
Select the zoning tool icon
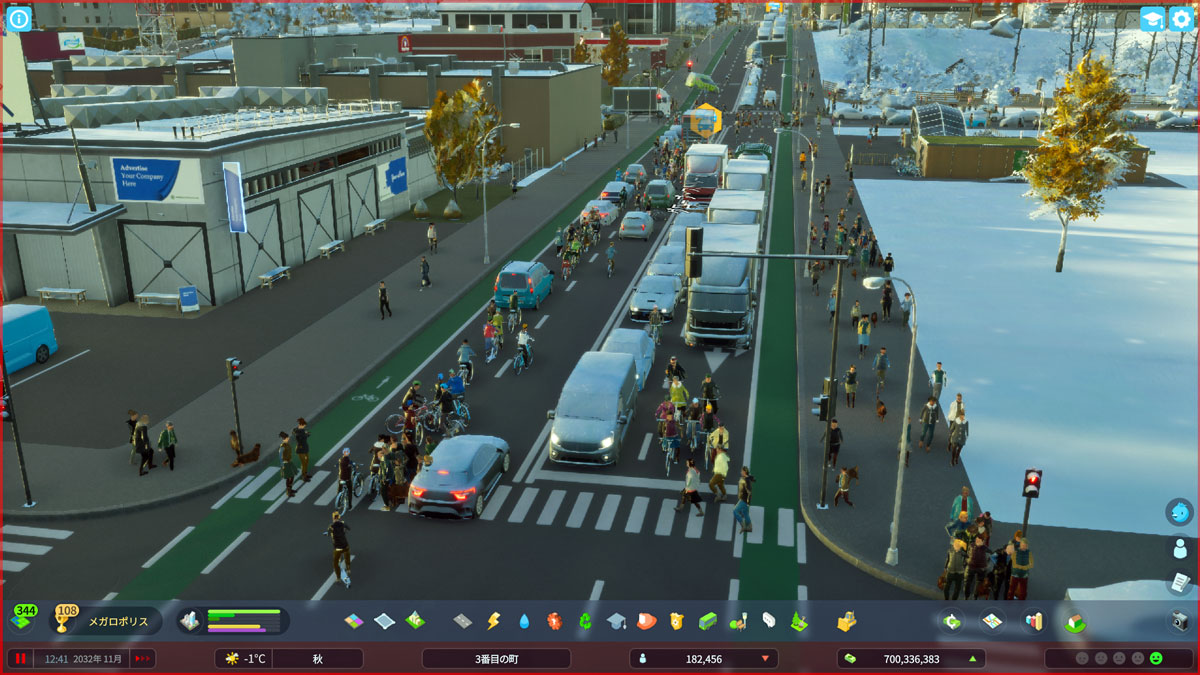tap(354, 621)
